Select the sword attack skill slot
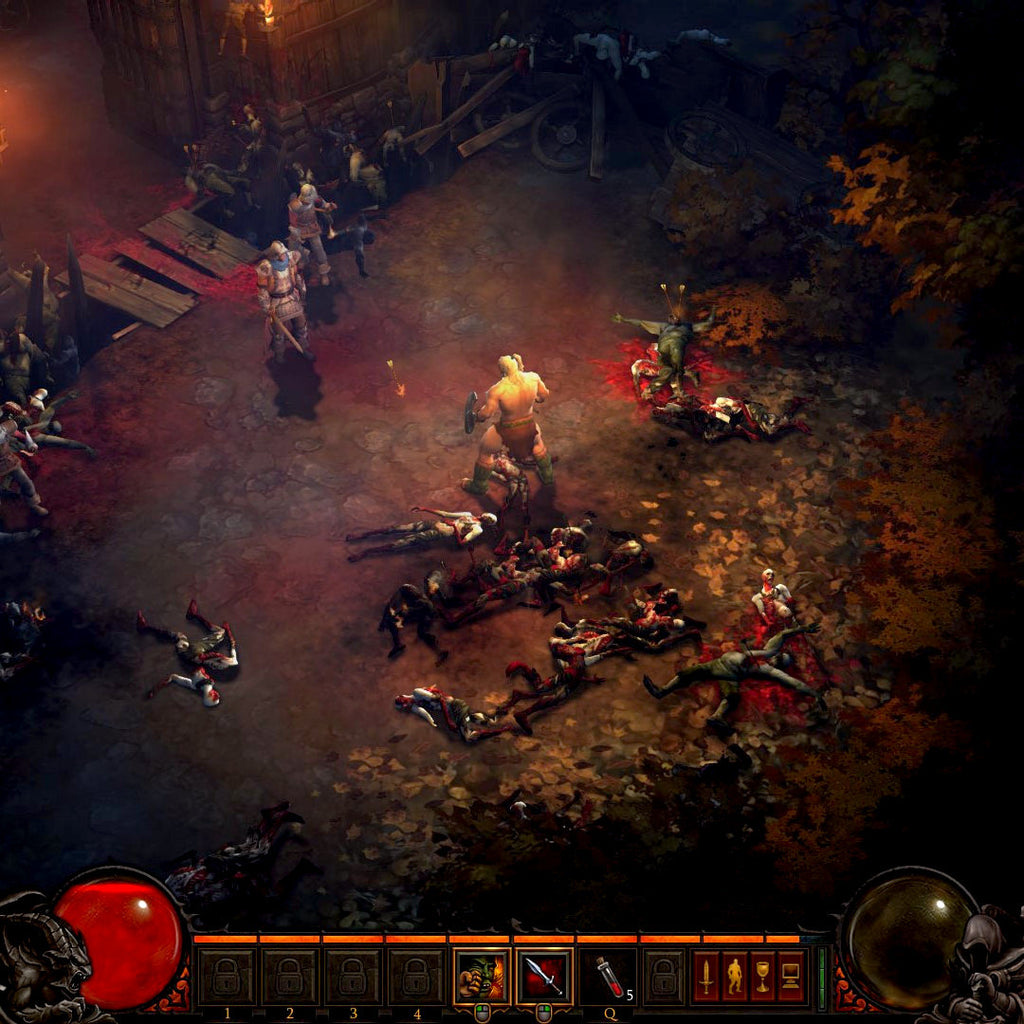Image resolution: width=1024 pixels, height=1024 pixels. (x=545, y=977)
